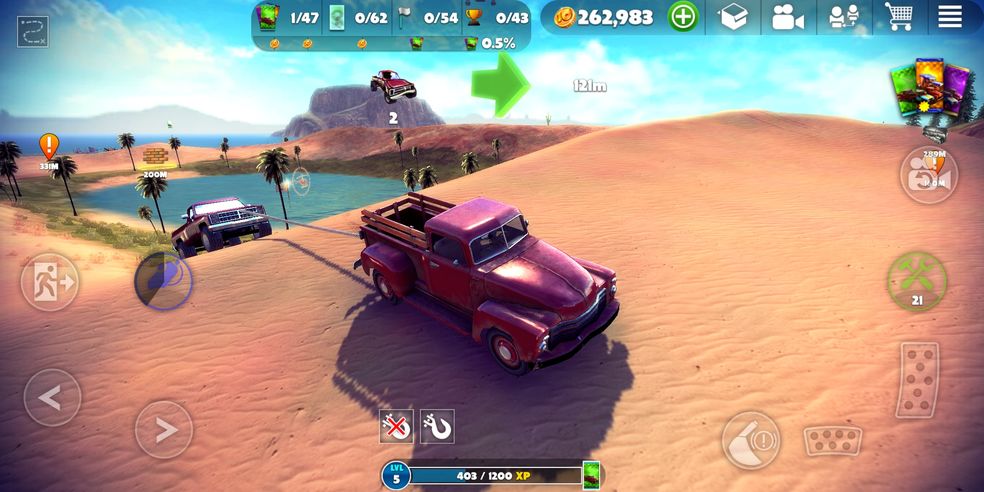Screen dimensions: 984x492
Task: Switch camera with the video camera icon
Action: (x=788, y=17)
